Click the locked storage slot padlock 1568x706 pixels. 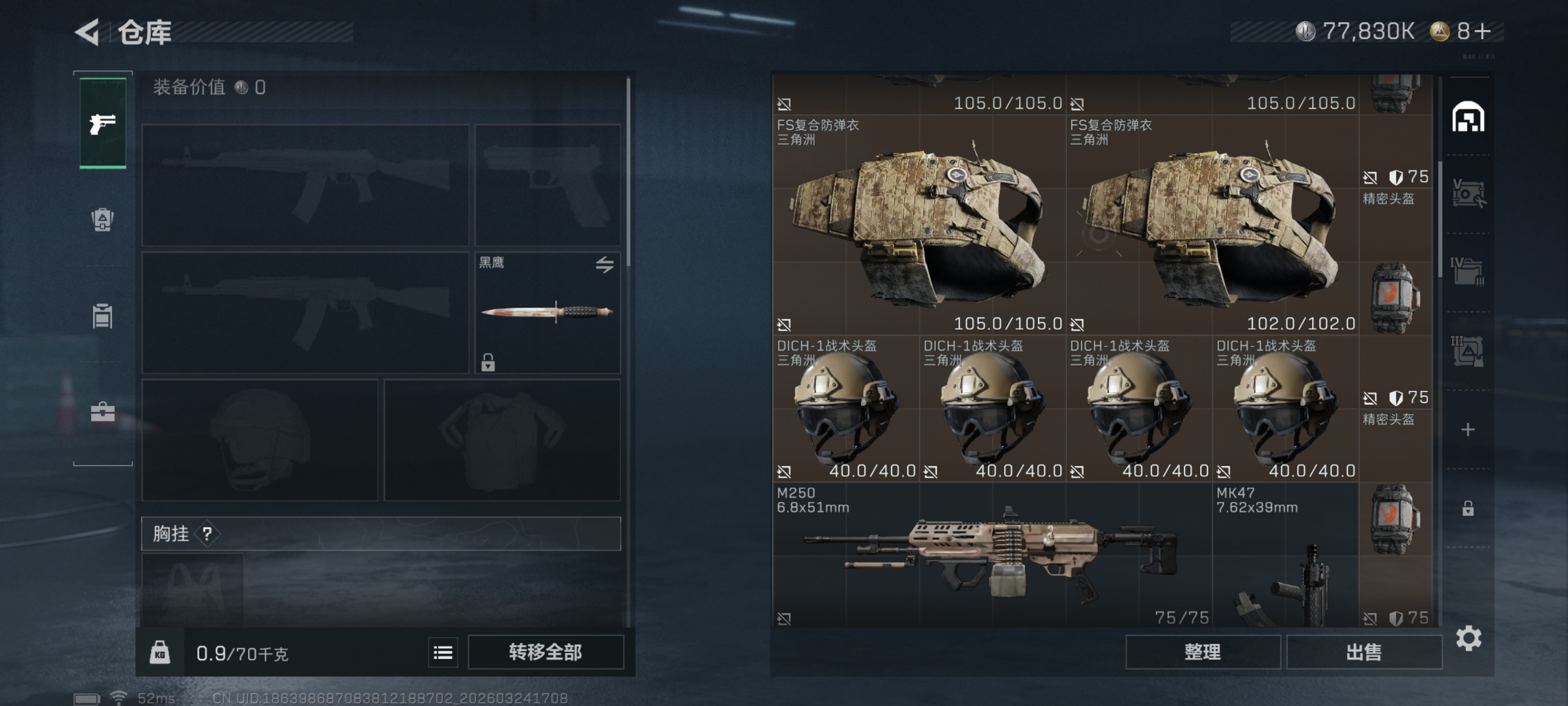coord(1468,508)
